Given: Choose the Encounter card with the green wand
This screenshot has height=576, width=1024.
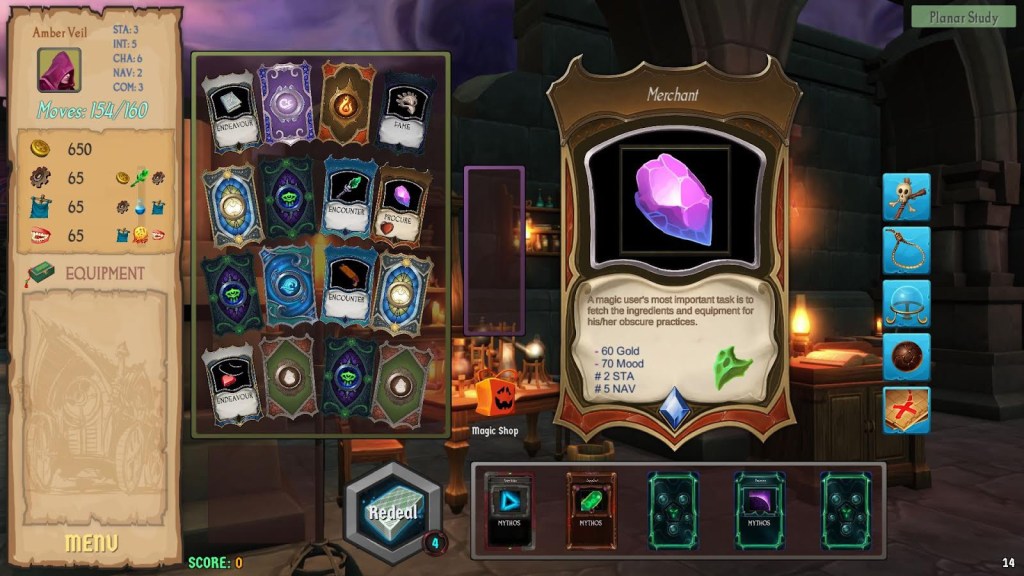Looking at the screenshot, I should click(349, 197).
